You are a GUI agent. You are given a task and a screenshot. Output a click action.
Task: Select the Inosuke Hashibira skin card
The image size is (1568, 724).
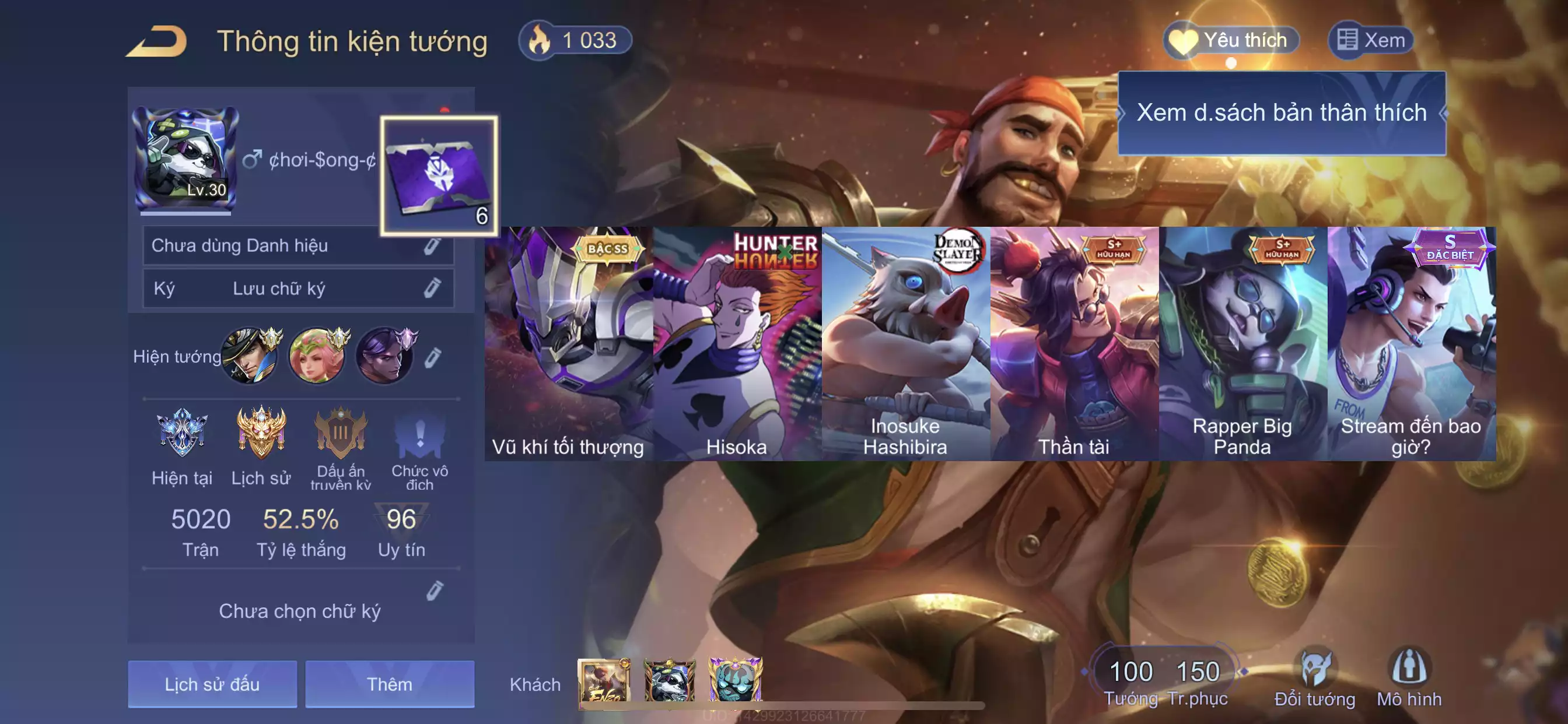[906, 344]
